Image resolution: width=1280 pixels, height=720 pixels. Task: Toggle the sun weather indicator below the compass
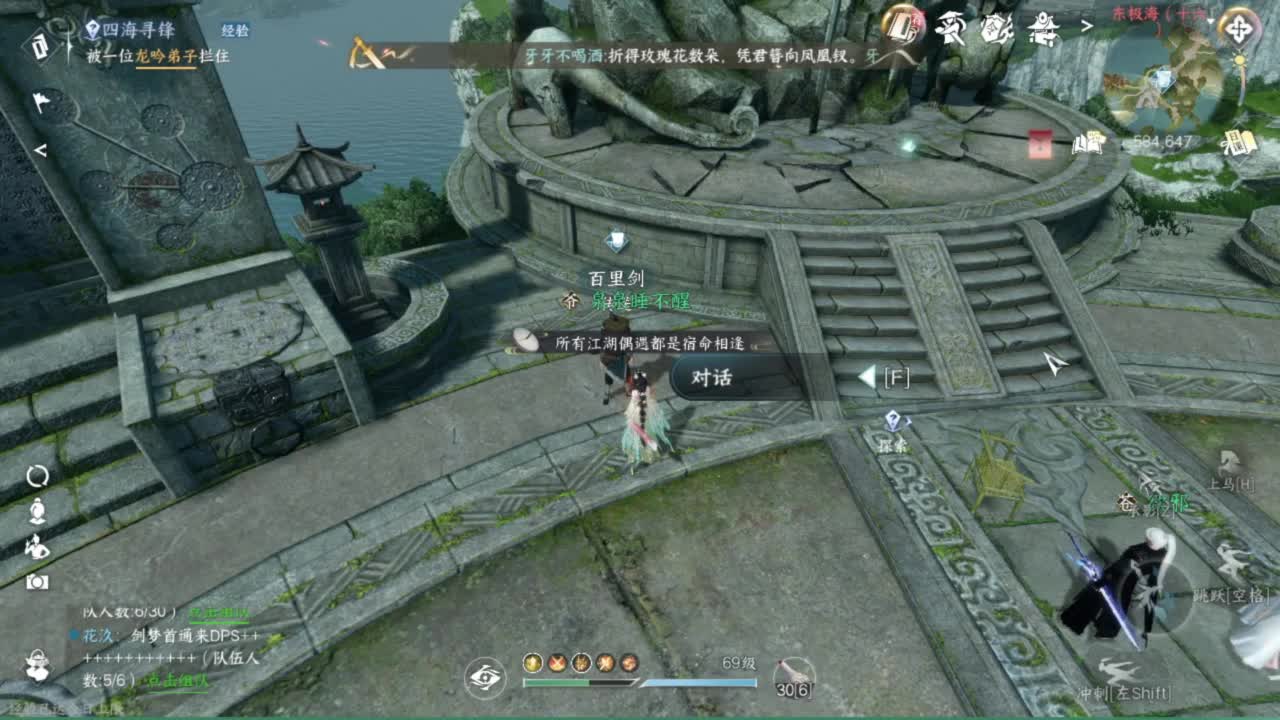point(1240,61)
